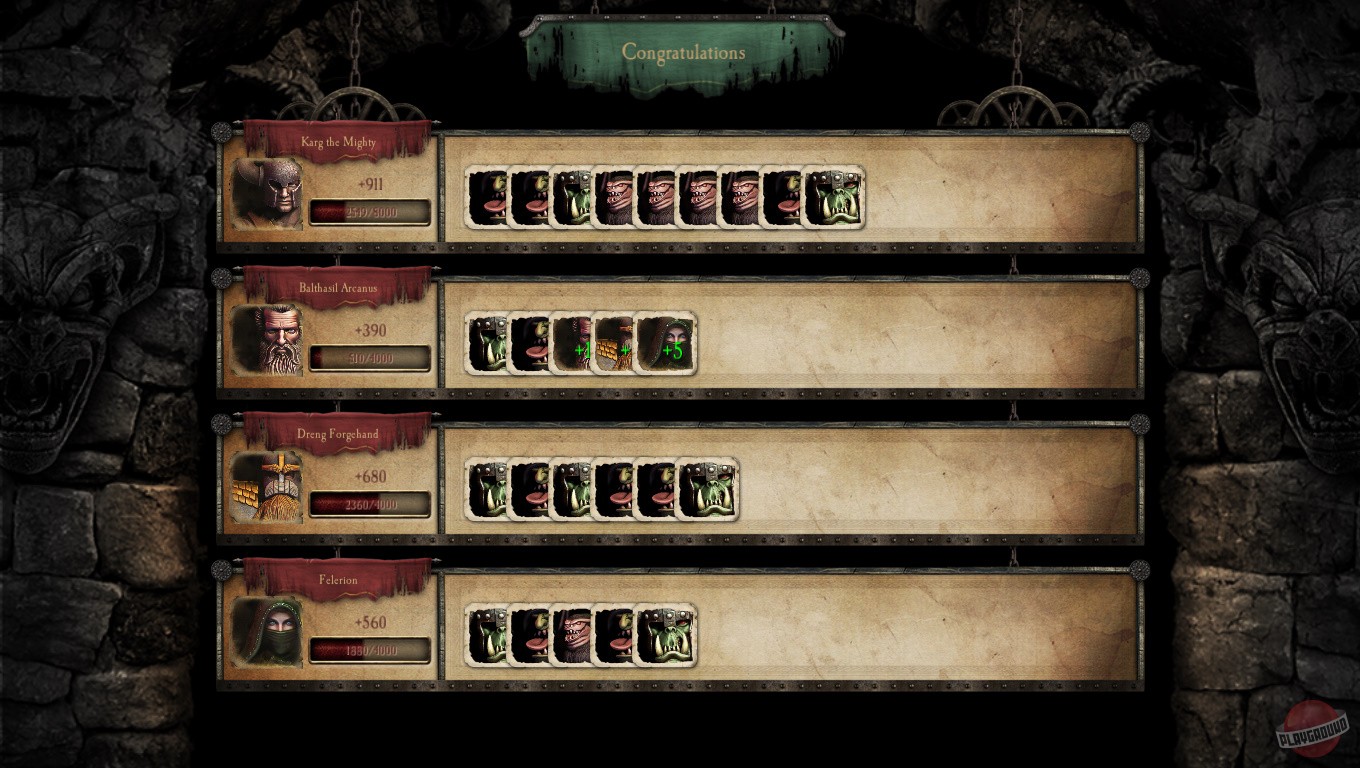Click Dreng's XP bar showing 2360/3000
The image size is (1360, 768).
tap(370, 504)
